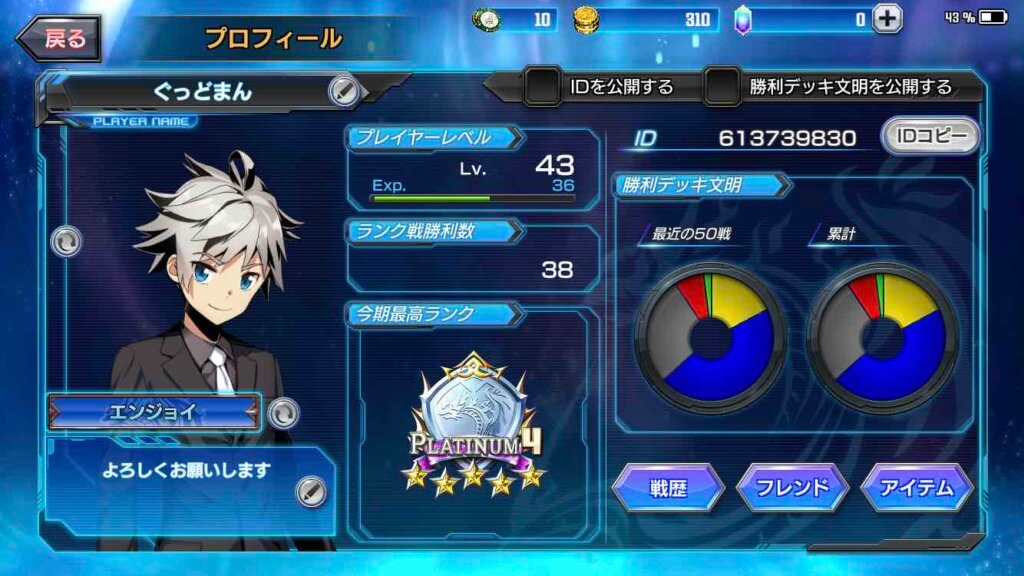Toggle the 勝利デッキ文明を公開する checkbox

tap(722, 86)
